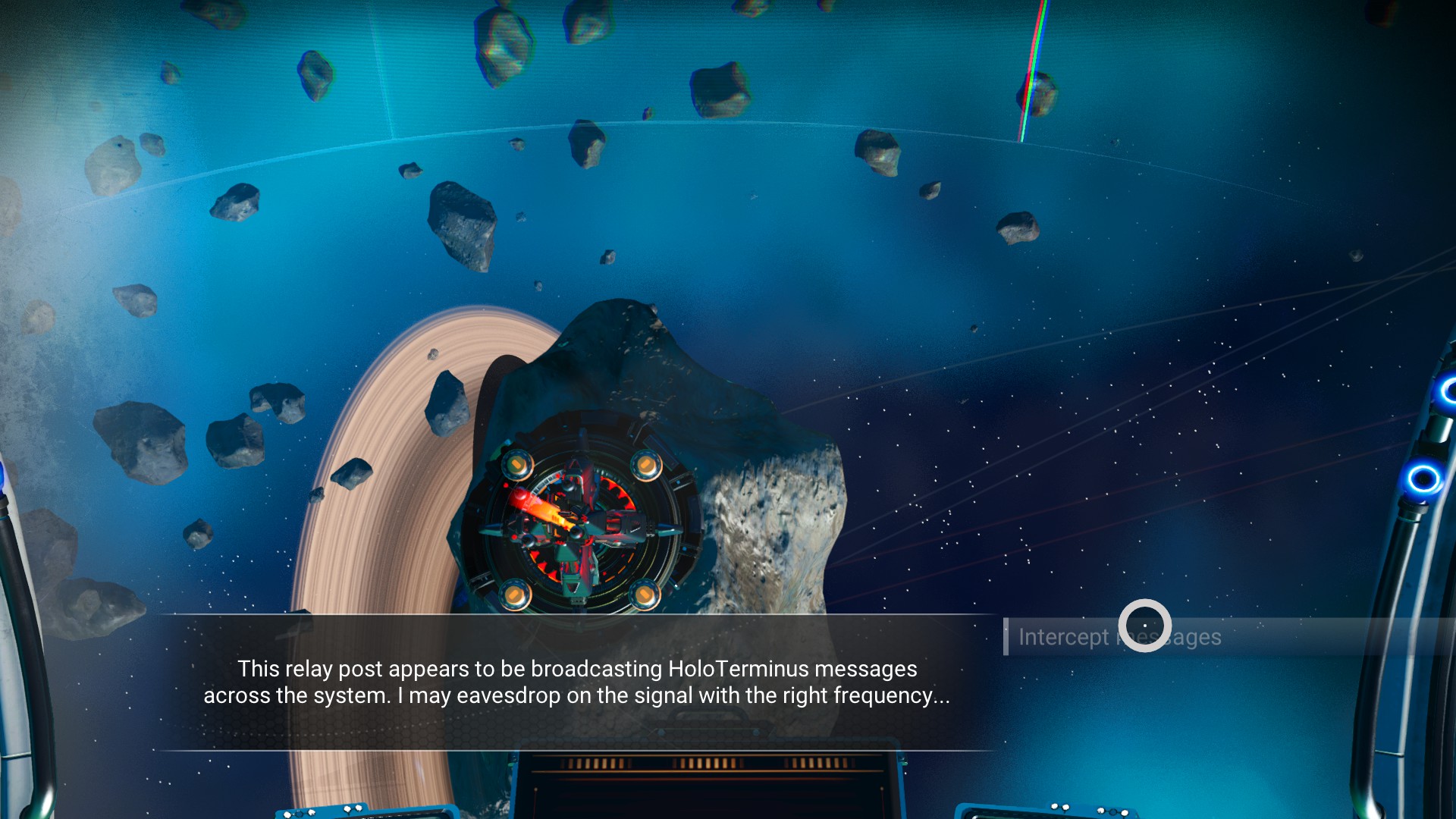Choose the Intercept messages dialogue option

click(1119, 637)
